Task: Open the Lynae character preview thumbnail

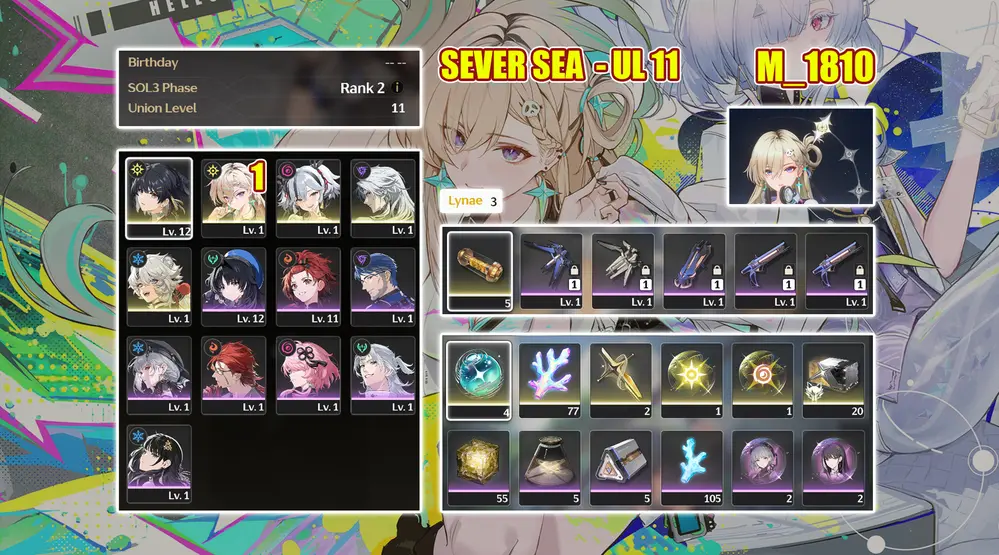Action: (801, 156)
